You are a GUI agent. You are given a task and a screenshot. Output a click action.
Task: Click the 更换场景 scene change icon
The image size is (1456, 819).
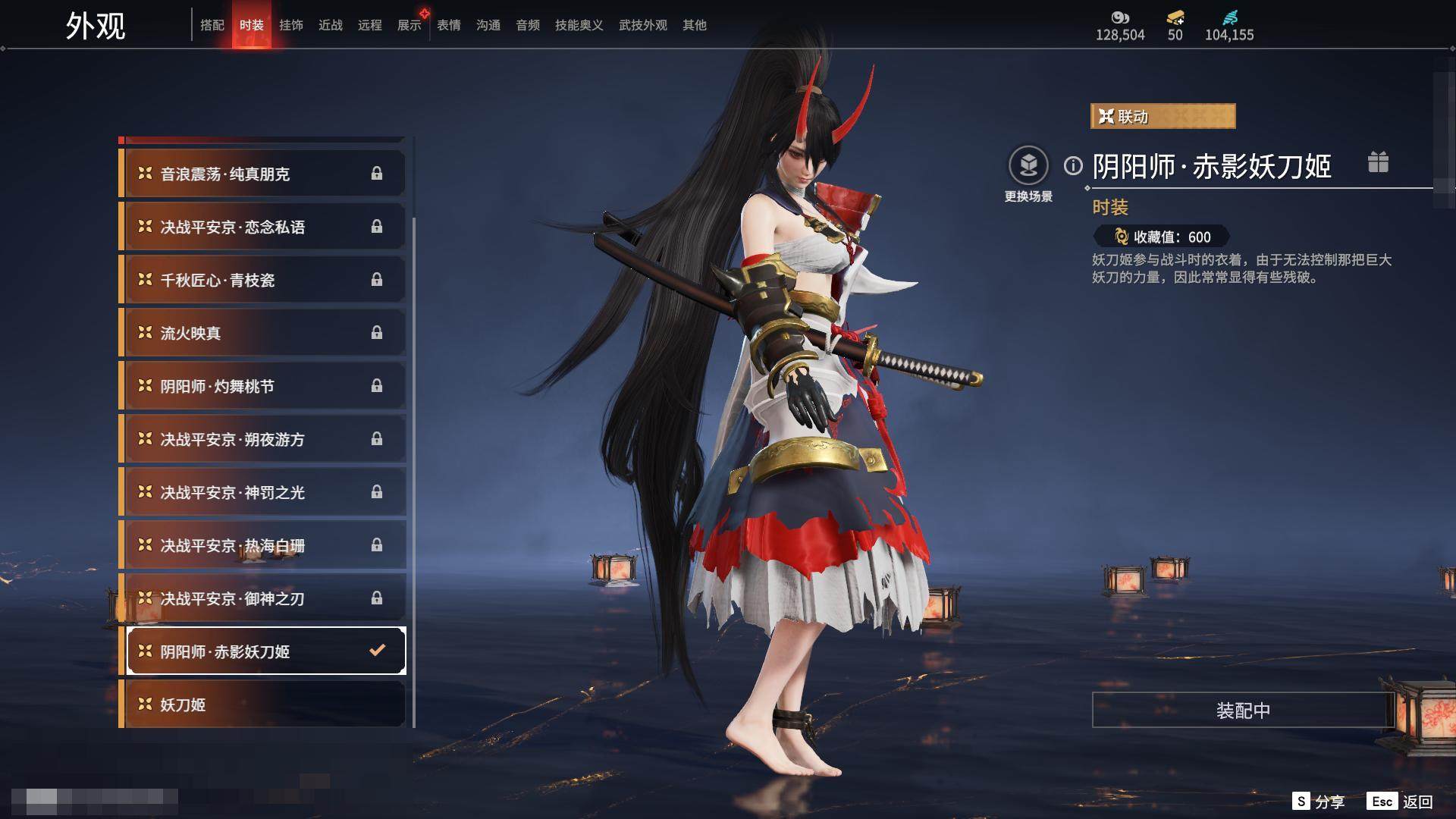1028,166
